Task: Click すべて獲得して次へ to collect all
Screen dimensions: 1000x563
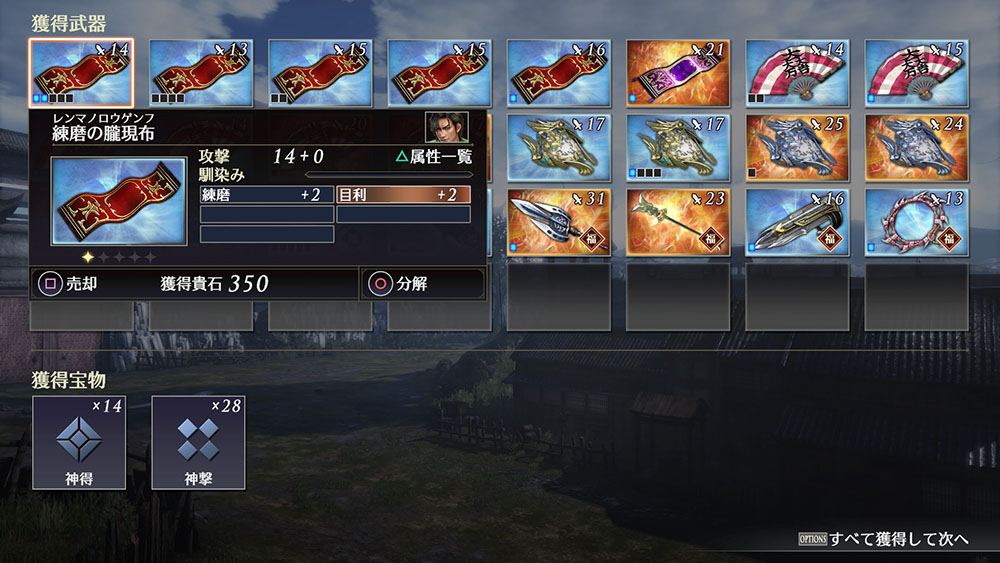Action: click(883, 539)
